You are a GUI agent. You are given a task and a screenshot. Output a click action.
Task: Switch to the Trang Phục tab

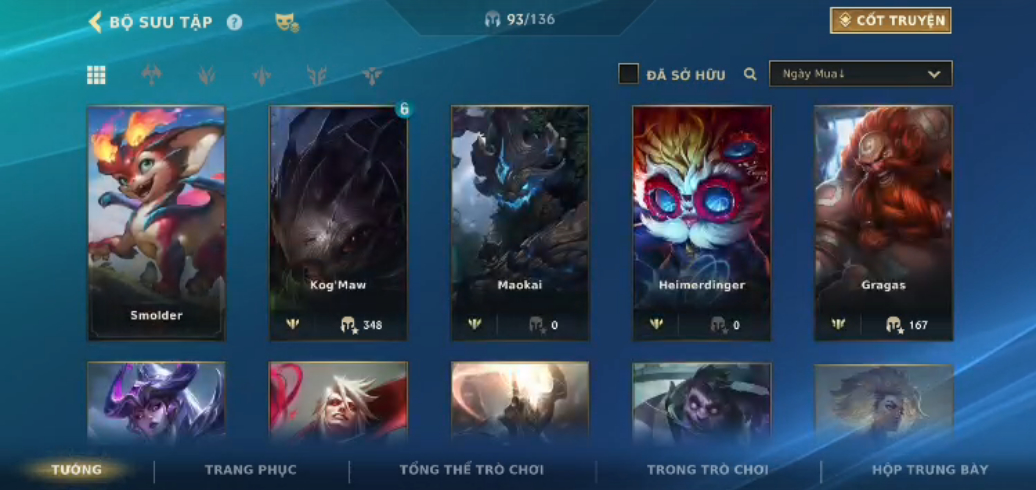click(x=251, y=470)
